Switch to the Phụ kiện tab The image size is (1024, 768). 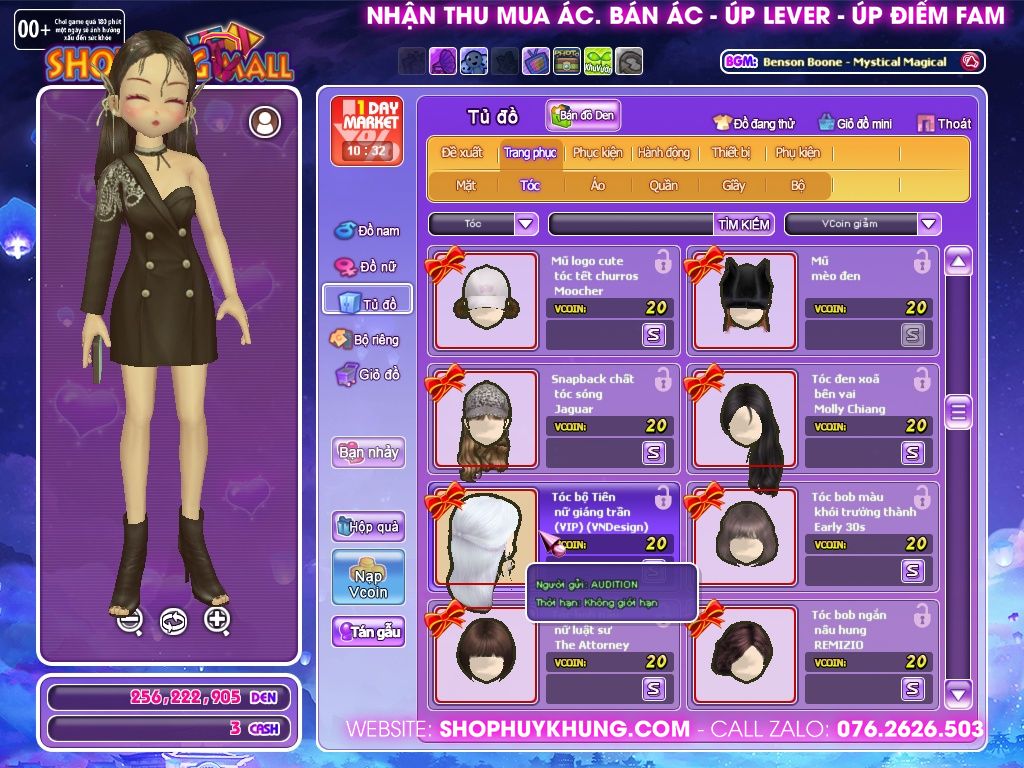[797, 153]
